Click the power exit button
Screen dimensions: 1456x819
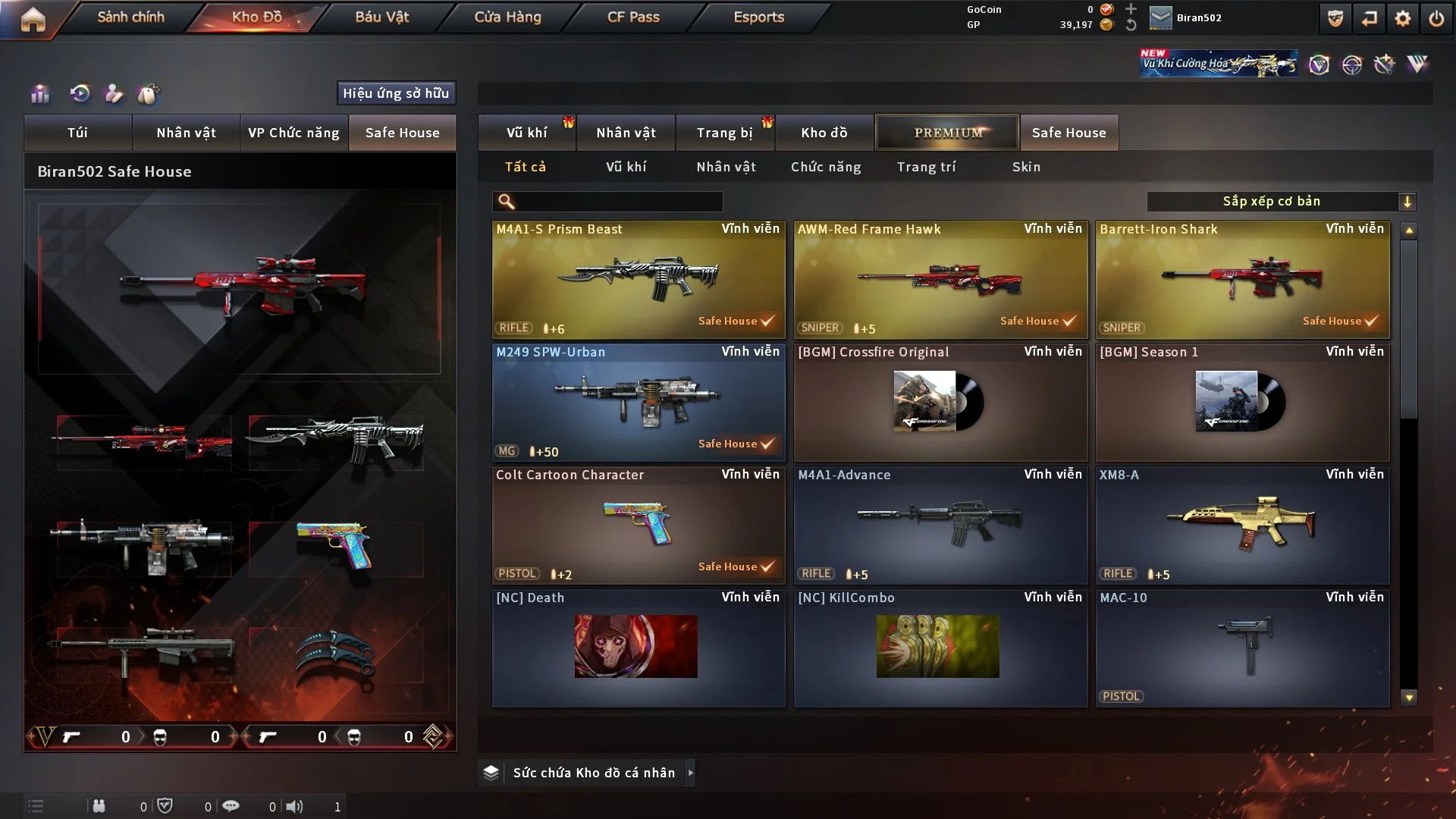pyautogui.click(x=1436, y=18)
